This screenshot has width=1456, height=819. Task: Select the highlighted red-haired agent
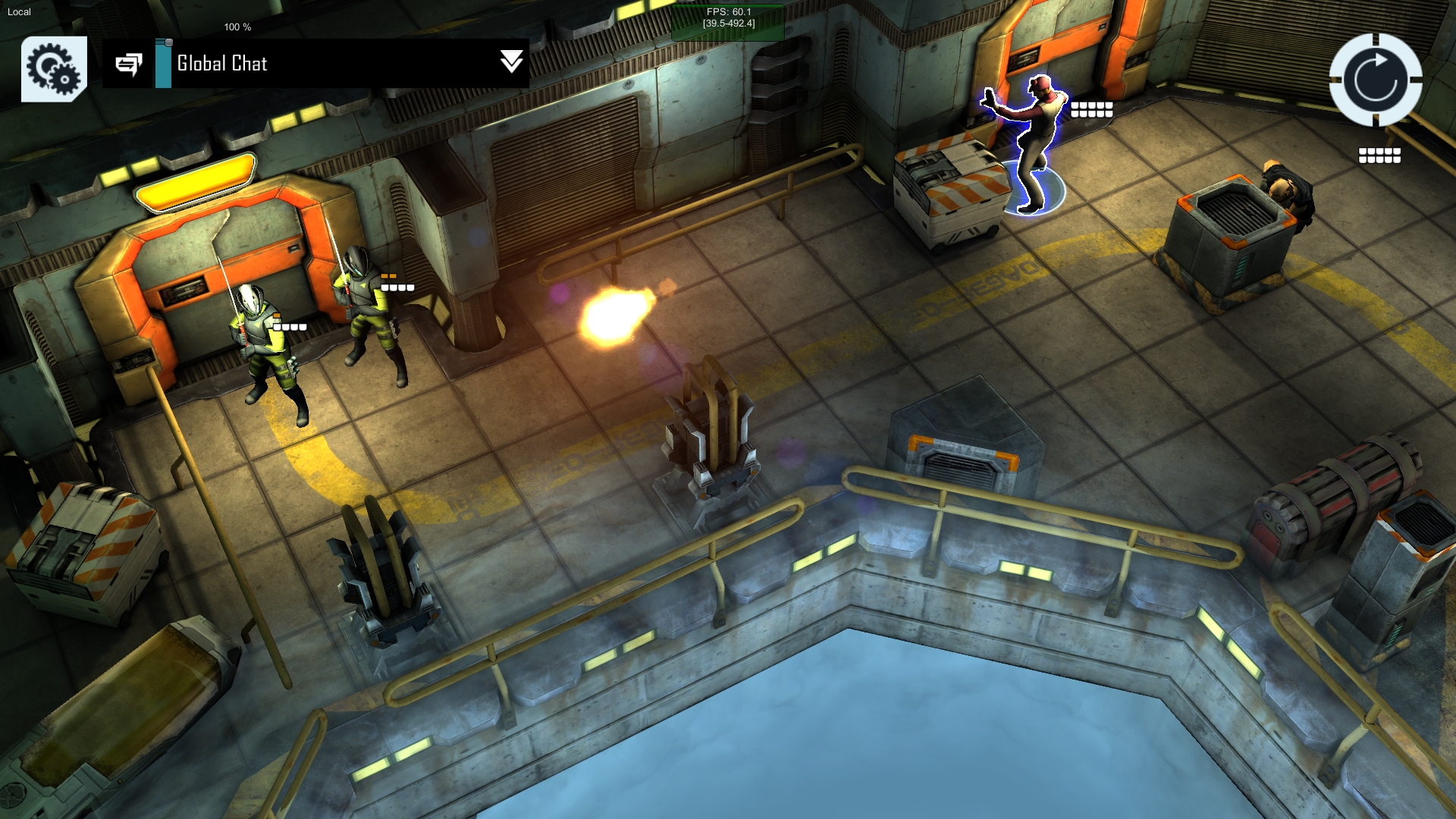(x=1030, y=143)
